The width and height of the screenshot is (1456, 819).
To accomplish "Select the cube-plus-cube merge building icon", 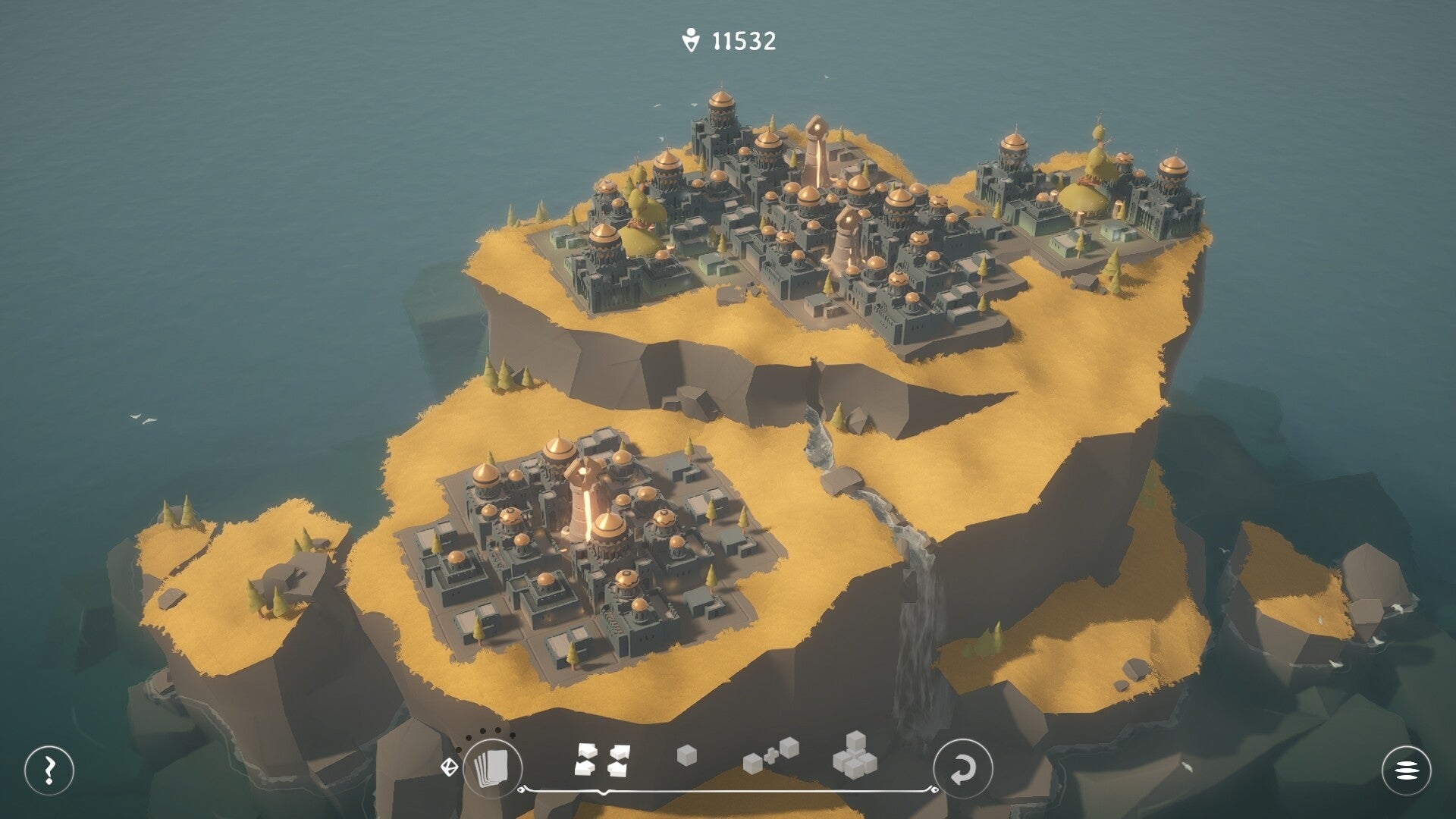I will tap(773, 757).
